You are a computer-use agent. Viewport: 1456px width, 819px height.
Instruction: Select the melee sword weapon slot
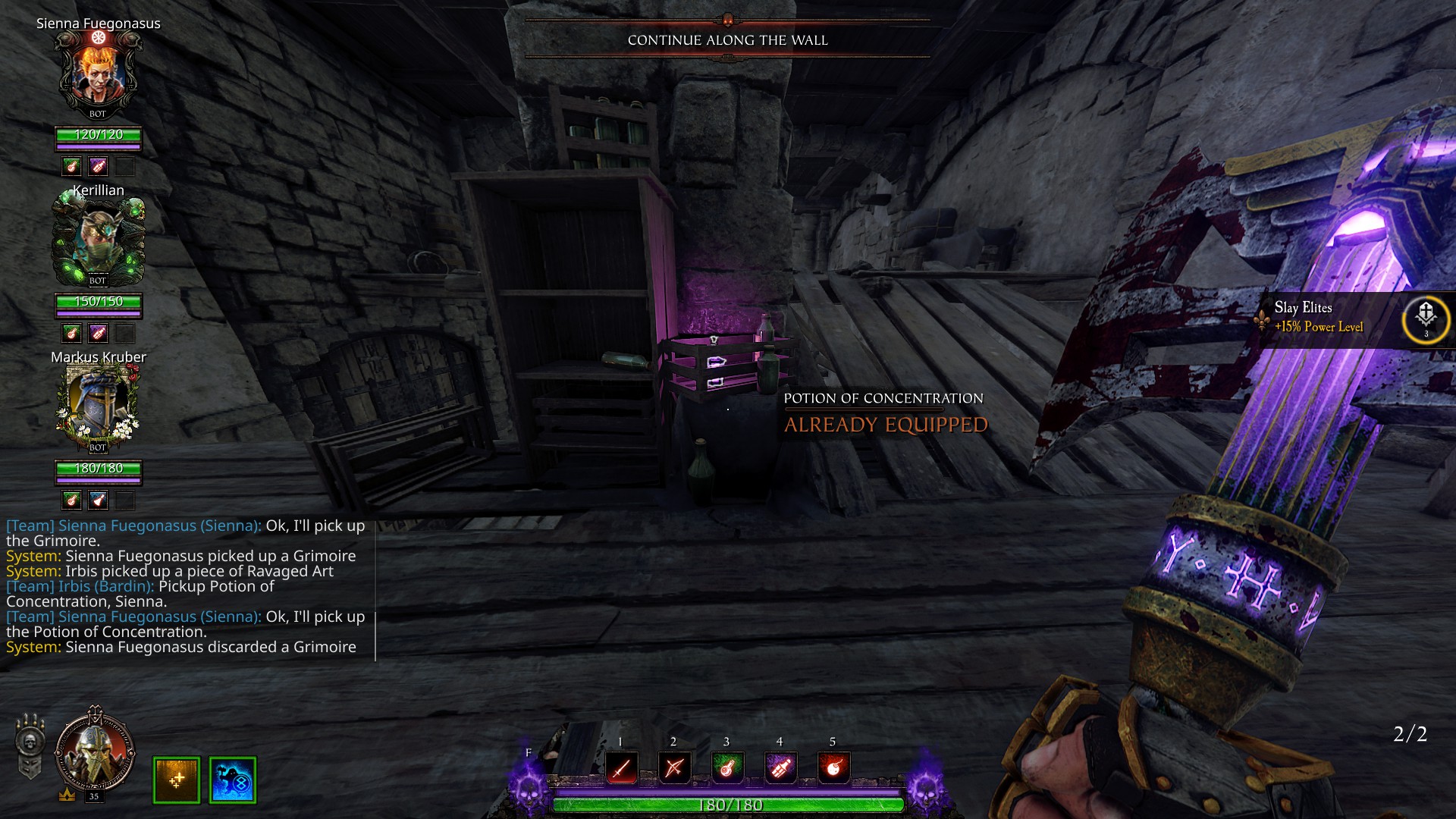tap(621, 769)
